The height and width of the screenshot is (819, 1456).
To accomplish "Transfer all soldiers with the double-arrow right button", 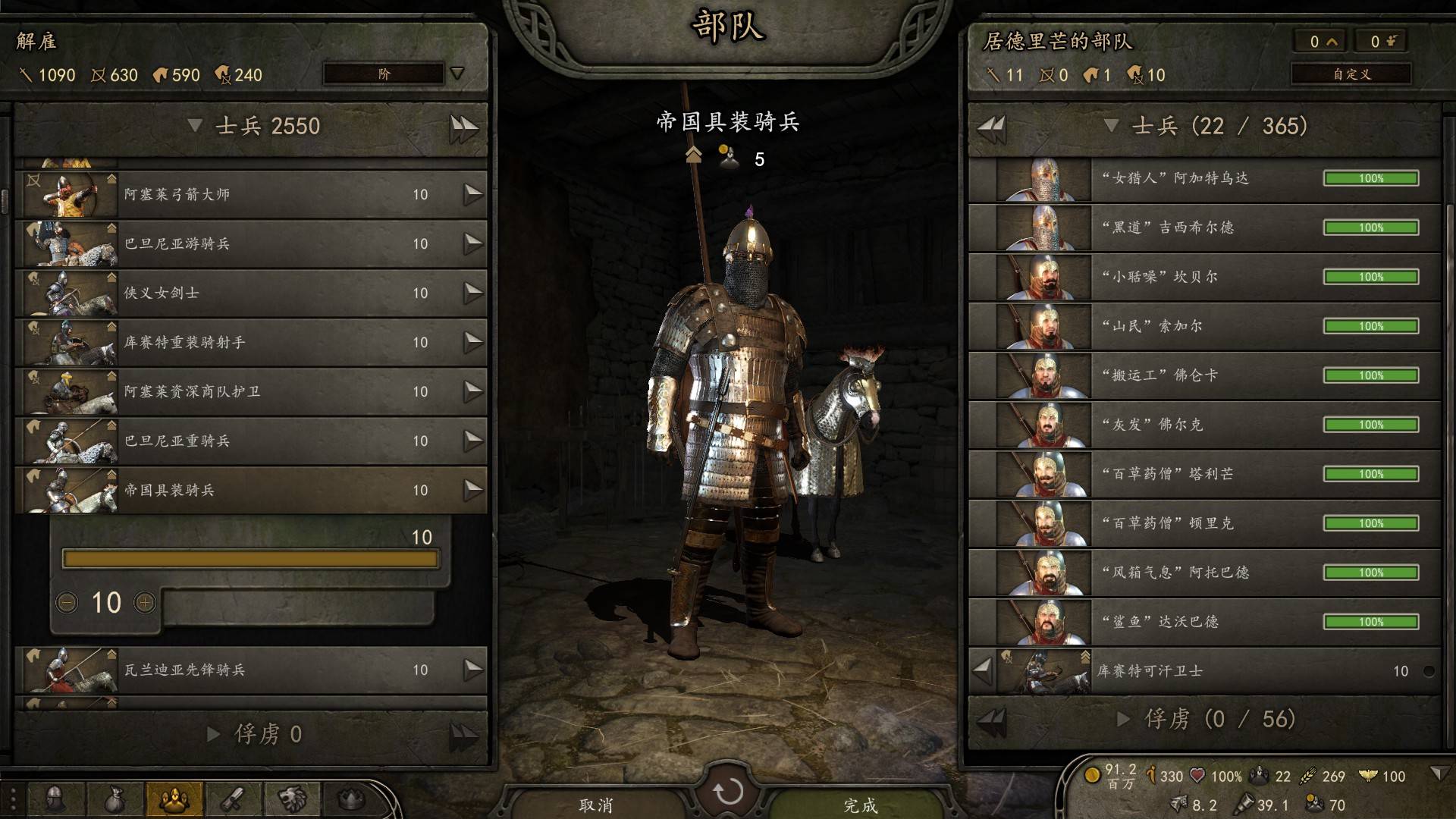I will pos(463,127).
